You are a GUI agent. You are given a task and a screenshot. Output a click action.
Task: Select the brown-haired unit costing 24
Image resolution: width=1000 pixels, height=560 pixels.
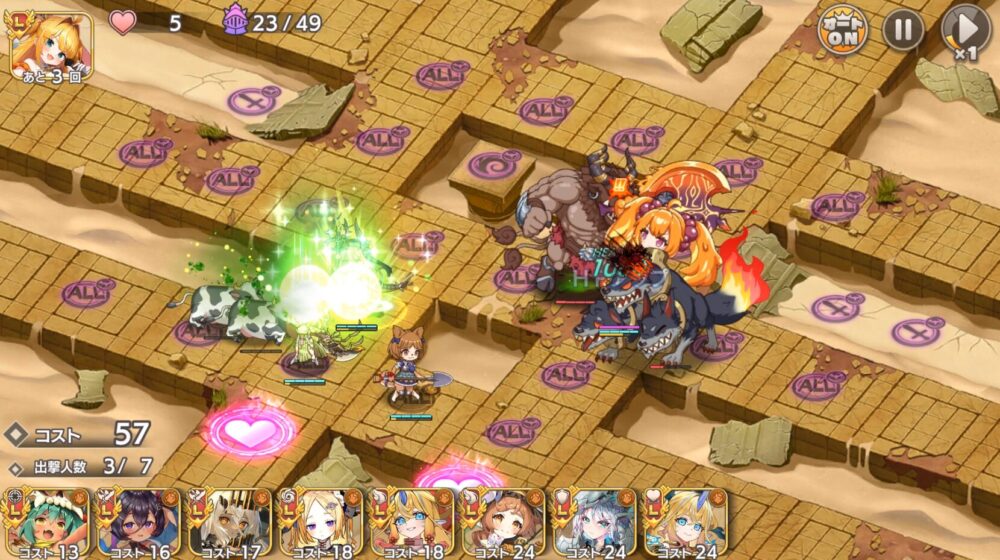pyautogui.click(x=502, y=522)
